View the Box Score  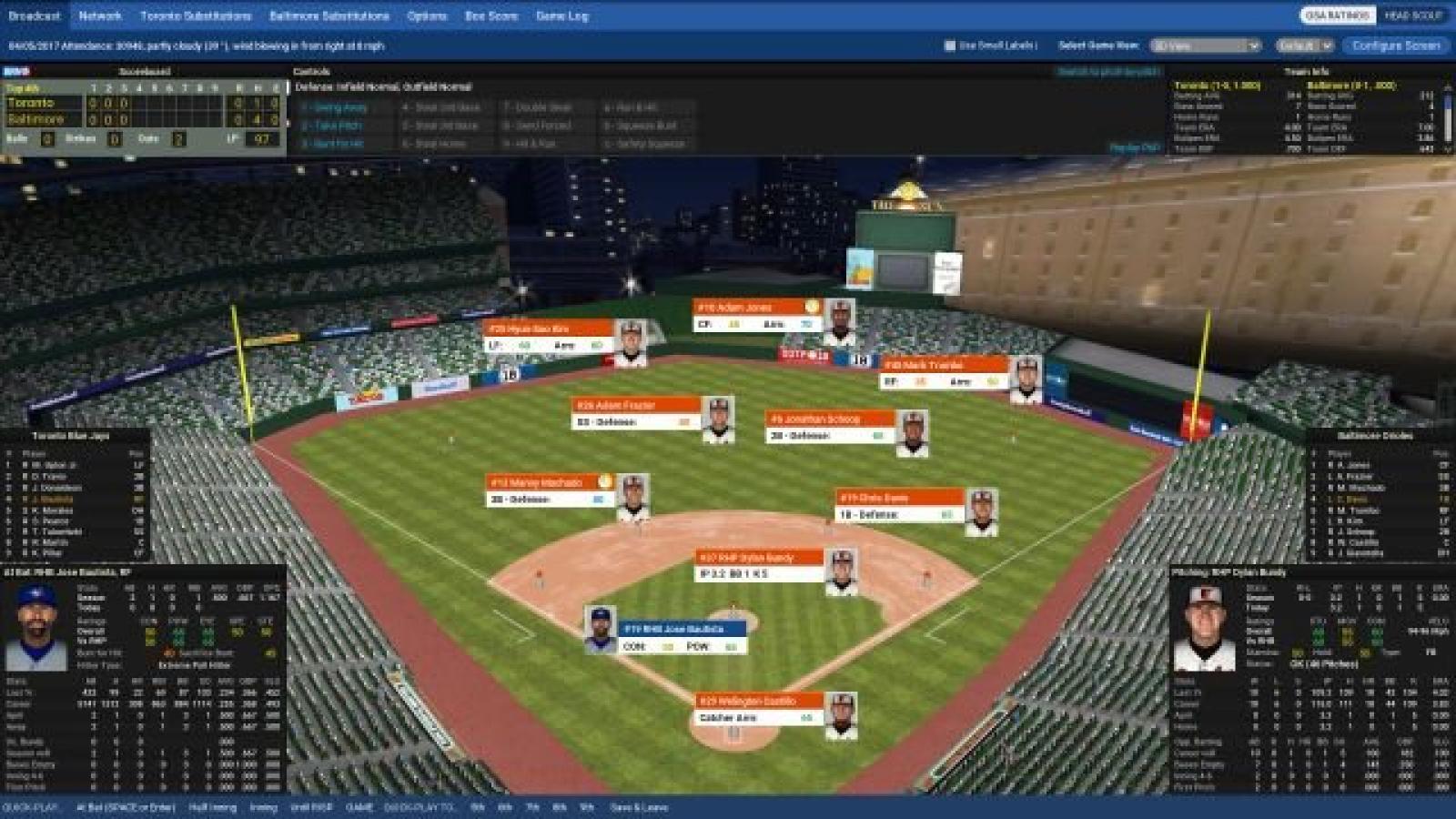point(491,15)
